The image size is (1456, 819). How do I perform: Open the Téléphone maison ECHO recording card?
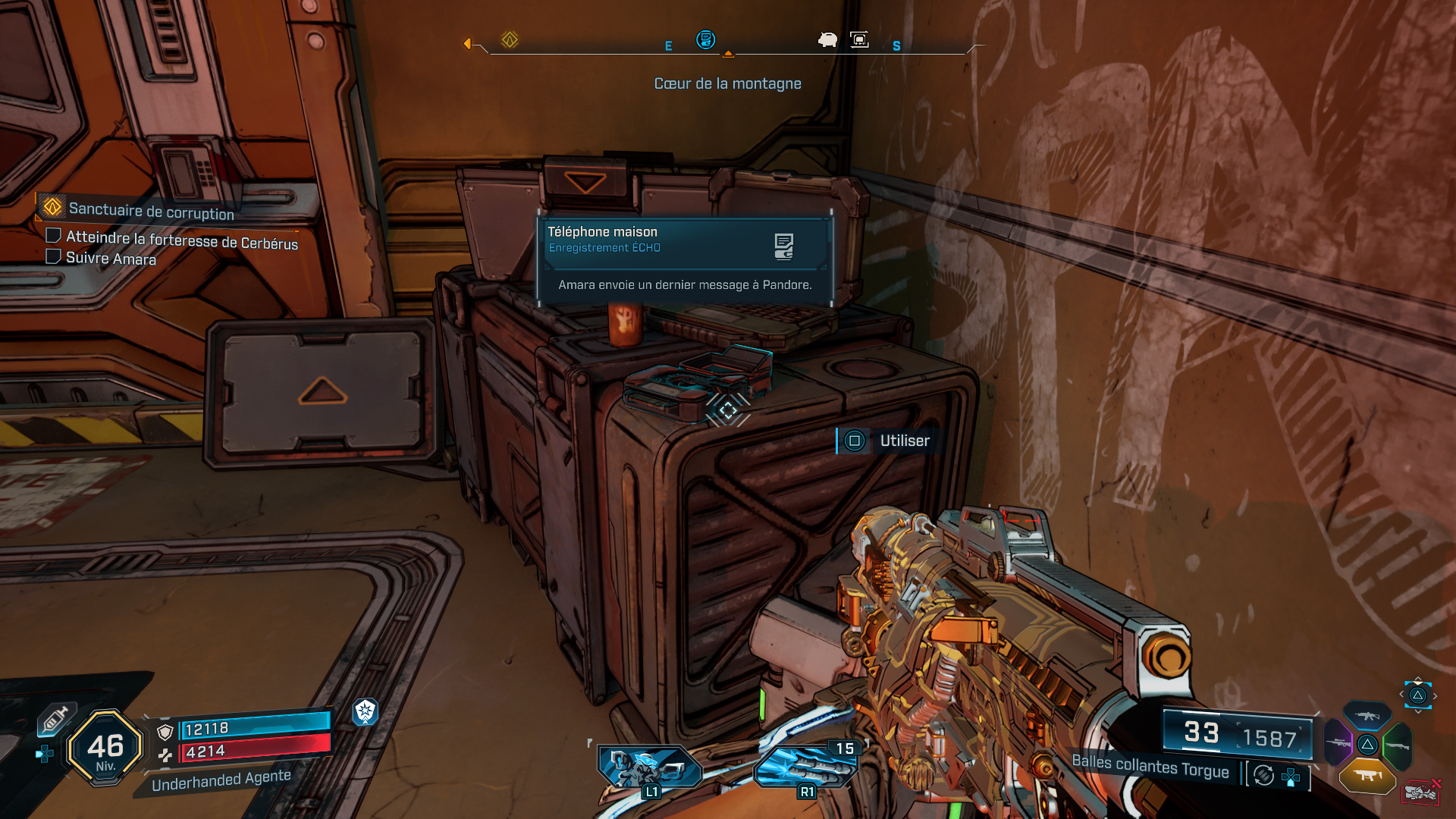click(x=684, y=260)
